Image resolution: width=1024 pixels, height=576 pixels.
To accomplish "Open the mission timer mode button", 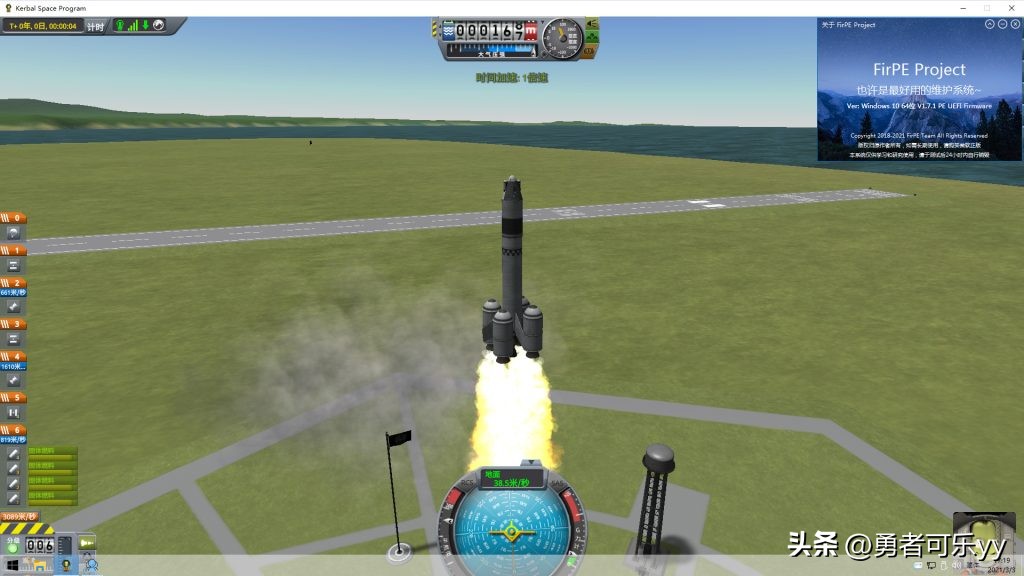I will (x=95, y=27).
